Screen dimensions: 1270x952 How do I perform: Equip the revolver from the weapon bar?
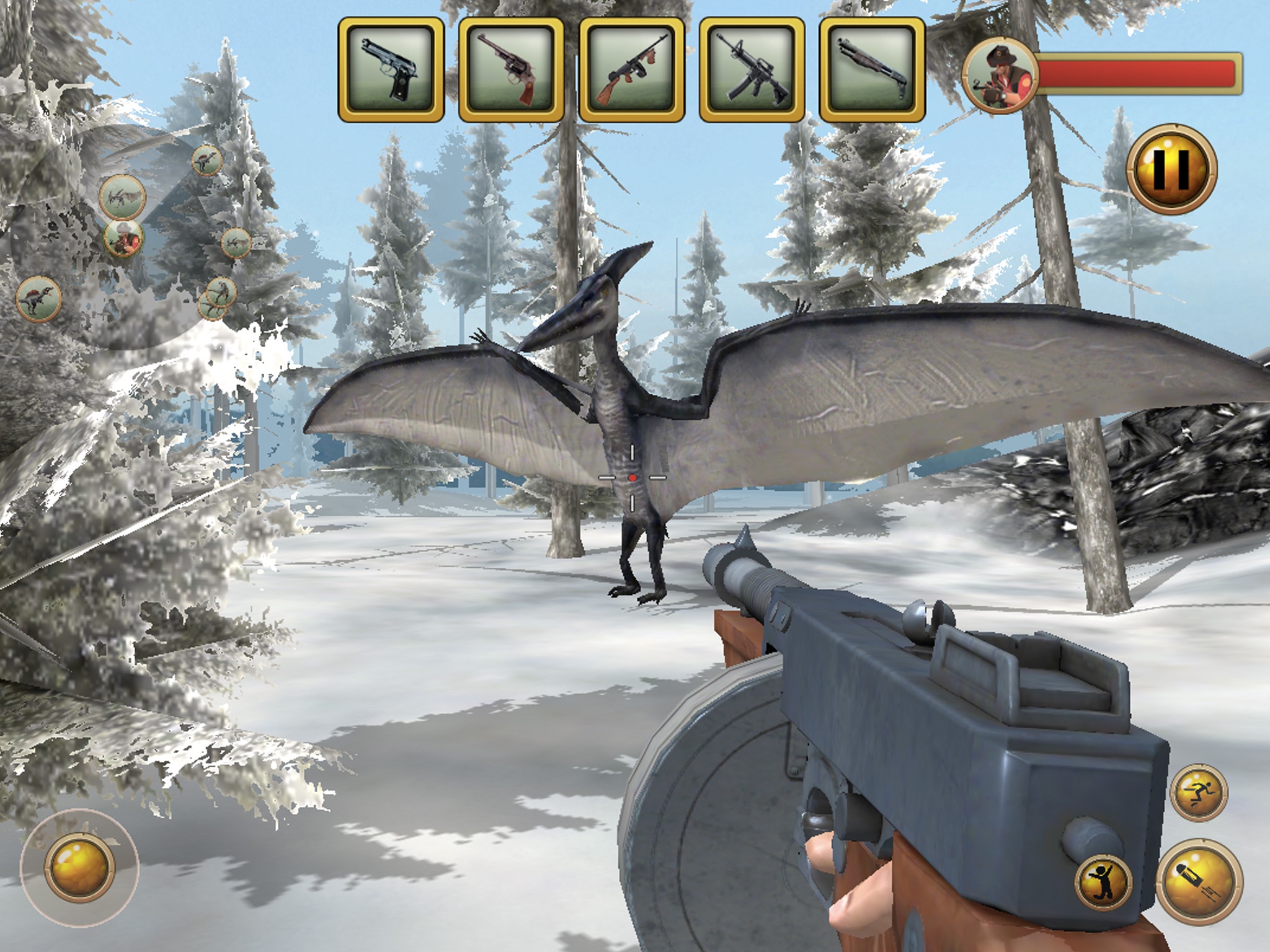[511, 69]
